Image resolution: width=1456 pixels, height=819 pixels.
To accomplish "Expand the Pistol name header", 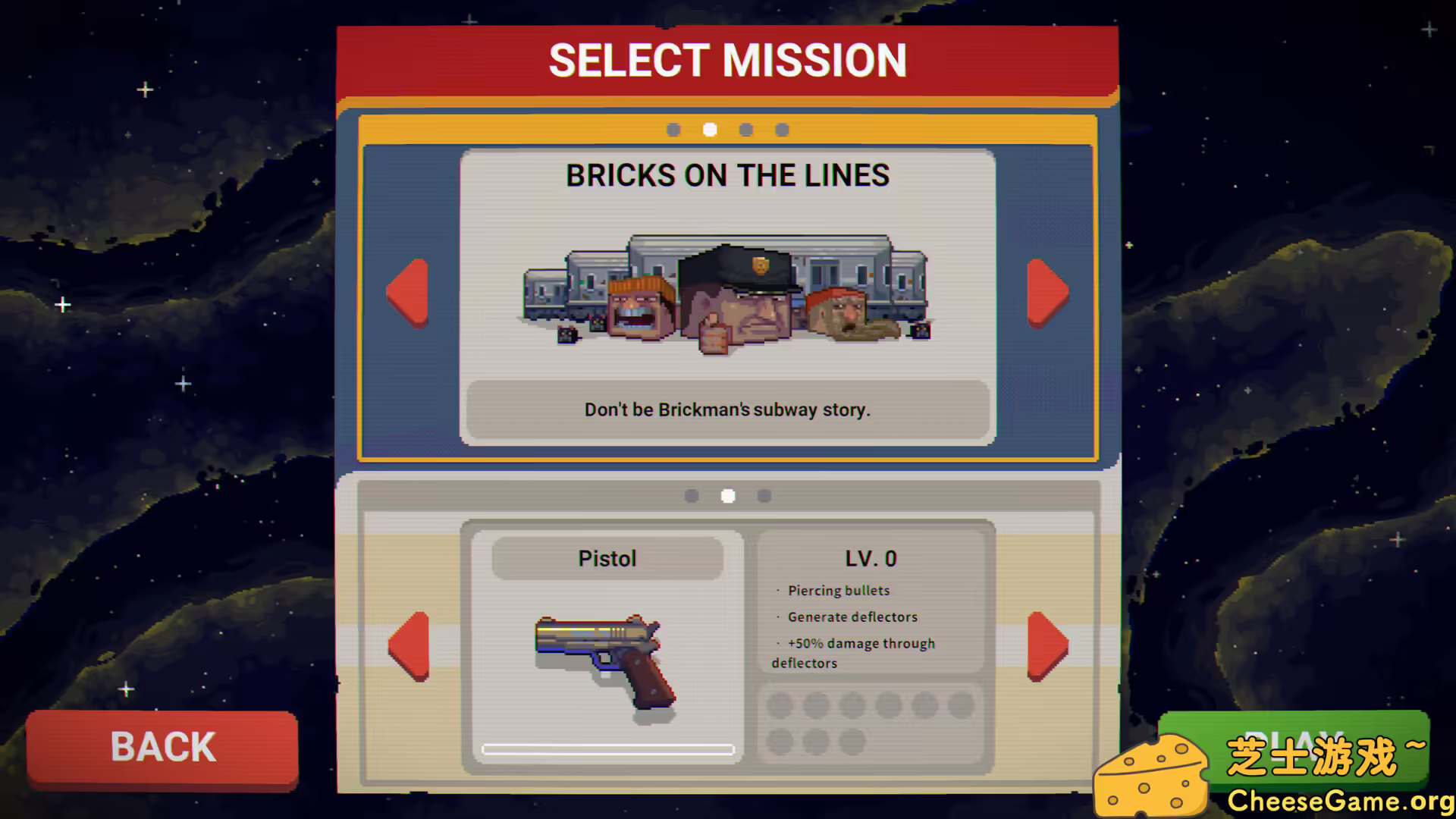I will click(x=607, y=558).
